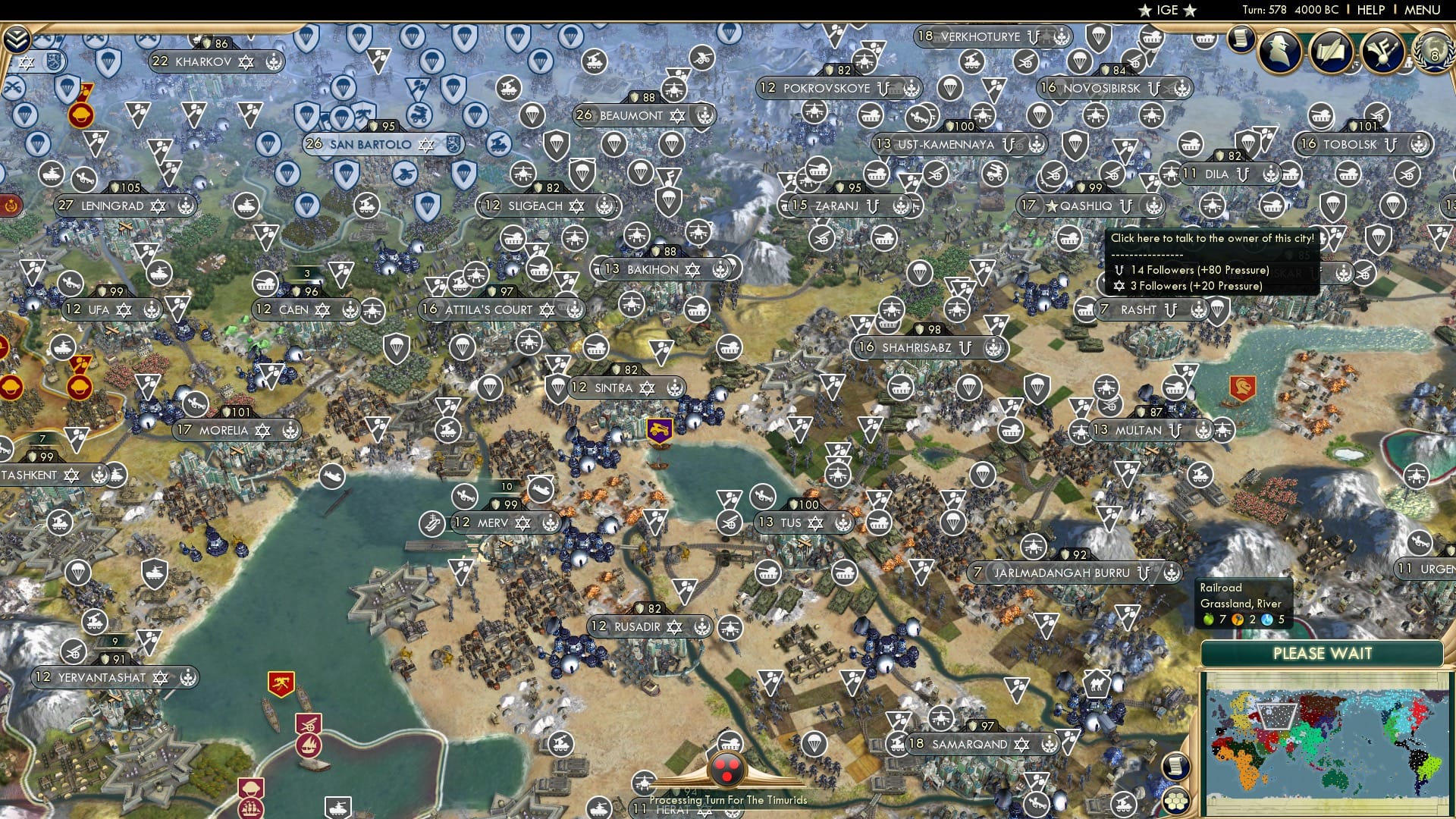Open the Great Works quill-and-scroll icon

tap(1331, 52)
